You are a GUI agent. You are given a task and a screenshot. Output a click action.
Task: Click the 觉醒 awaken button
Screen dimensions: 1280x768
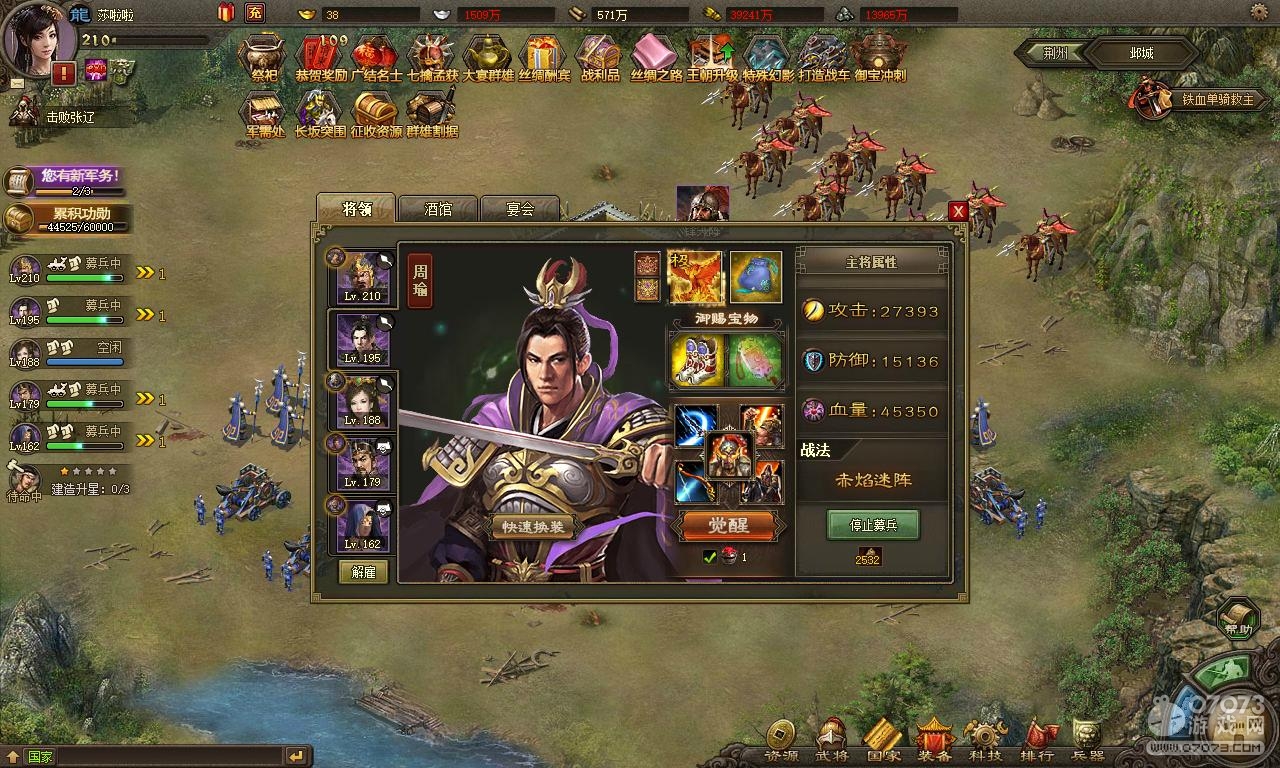click(728, 525)
